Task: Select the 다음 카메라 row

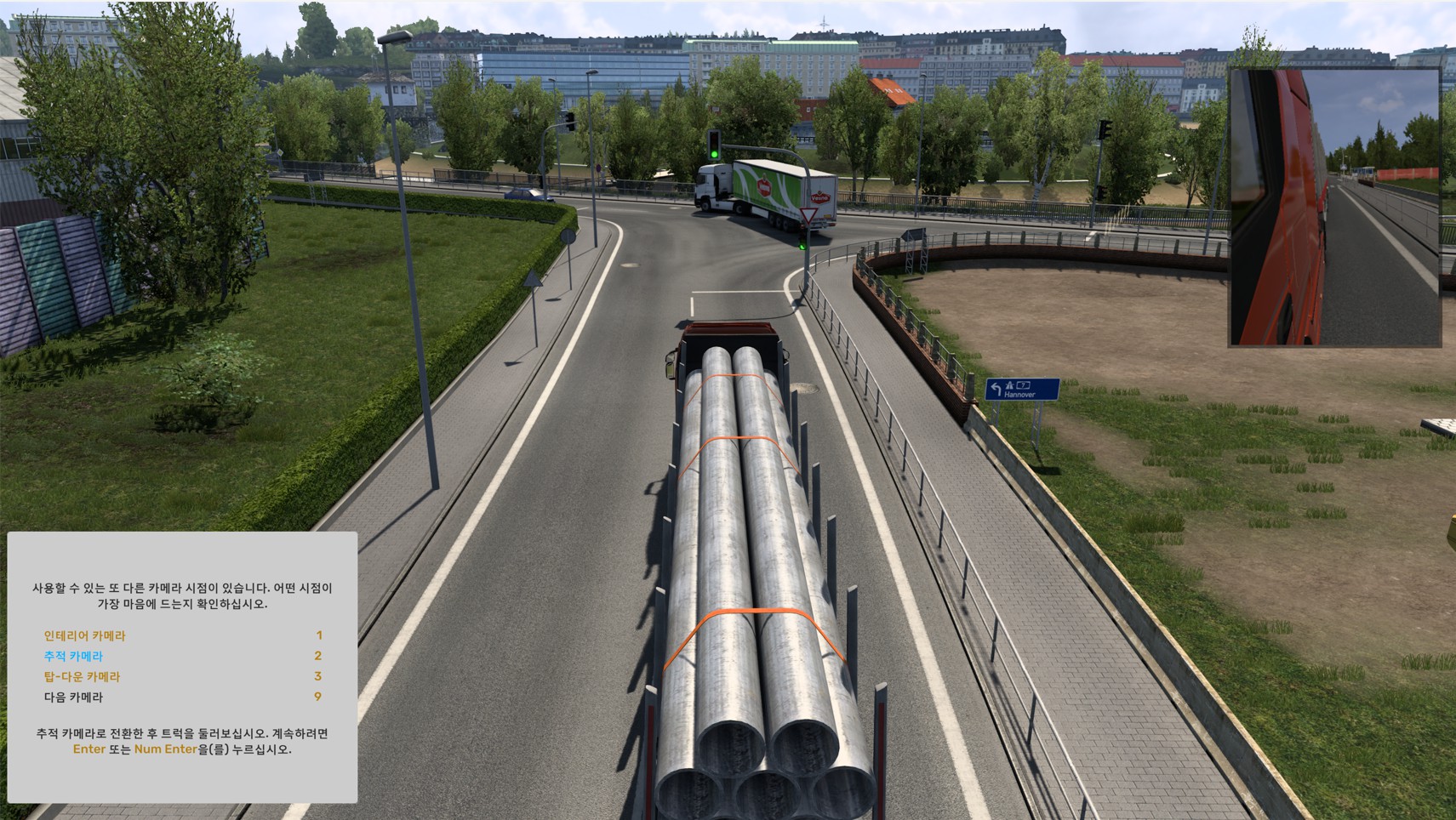Action: tap(73, 697)
